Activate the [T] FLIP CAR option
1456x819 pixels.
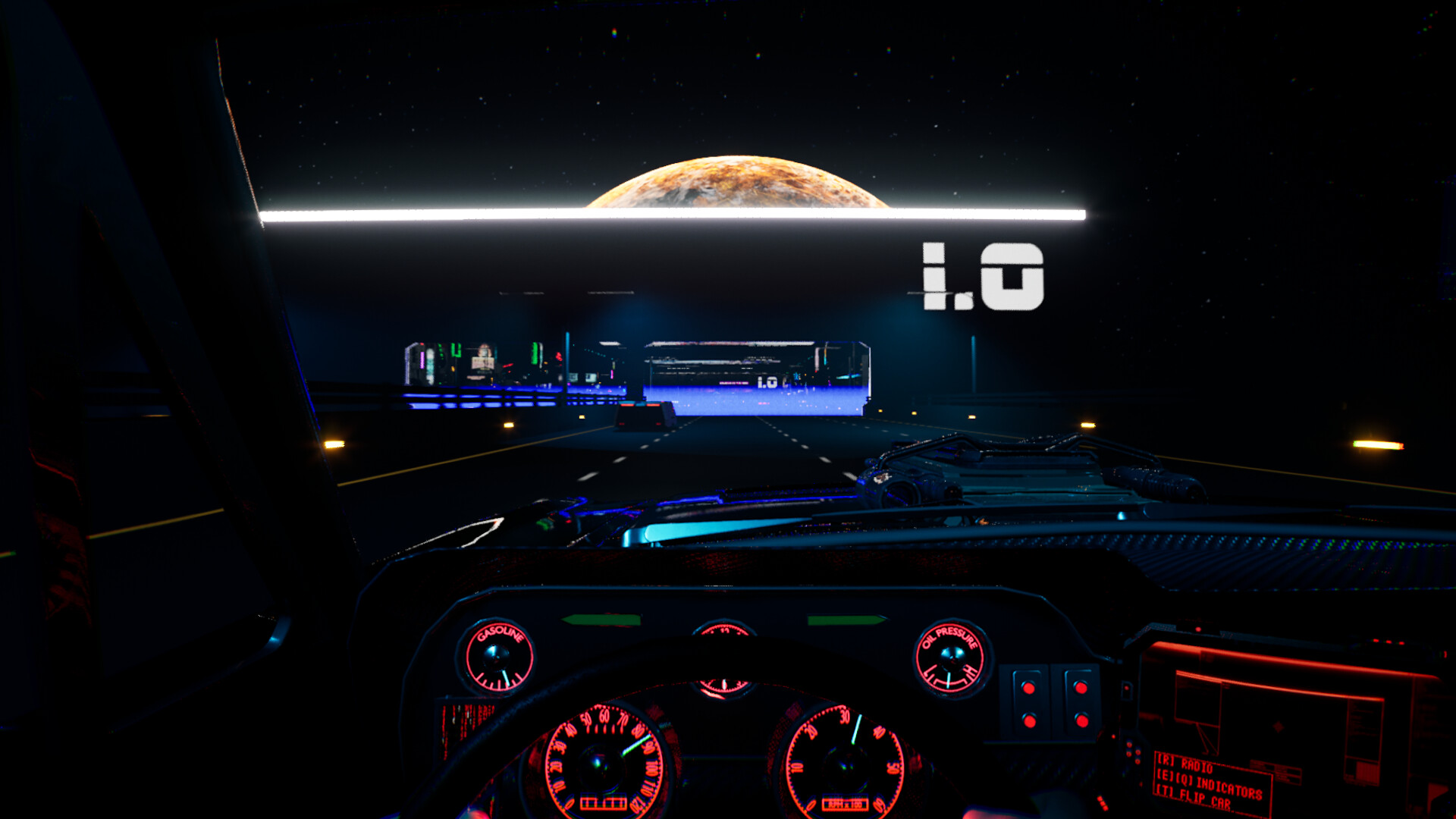point(1194,799)
